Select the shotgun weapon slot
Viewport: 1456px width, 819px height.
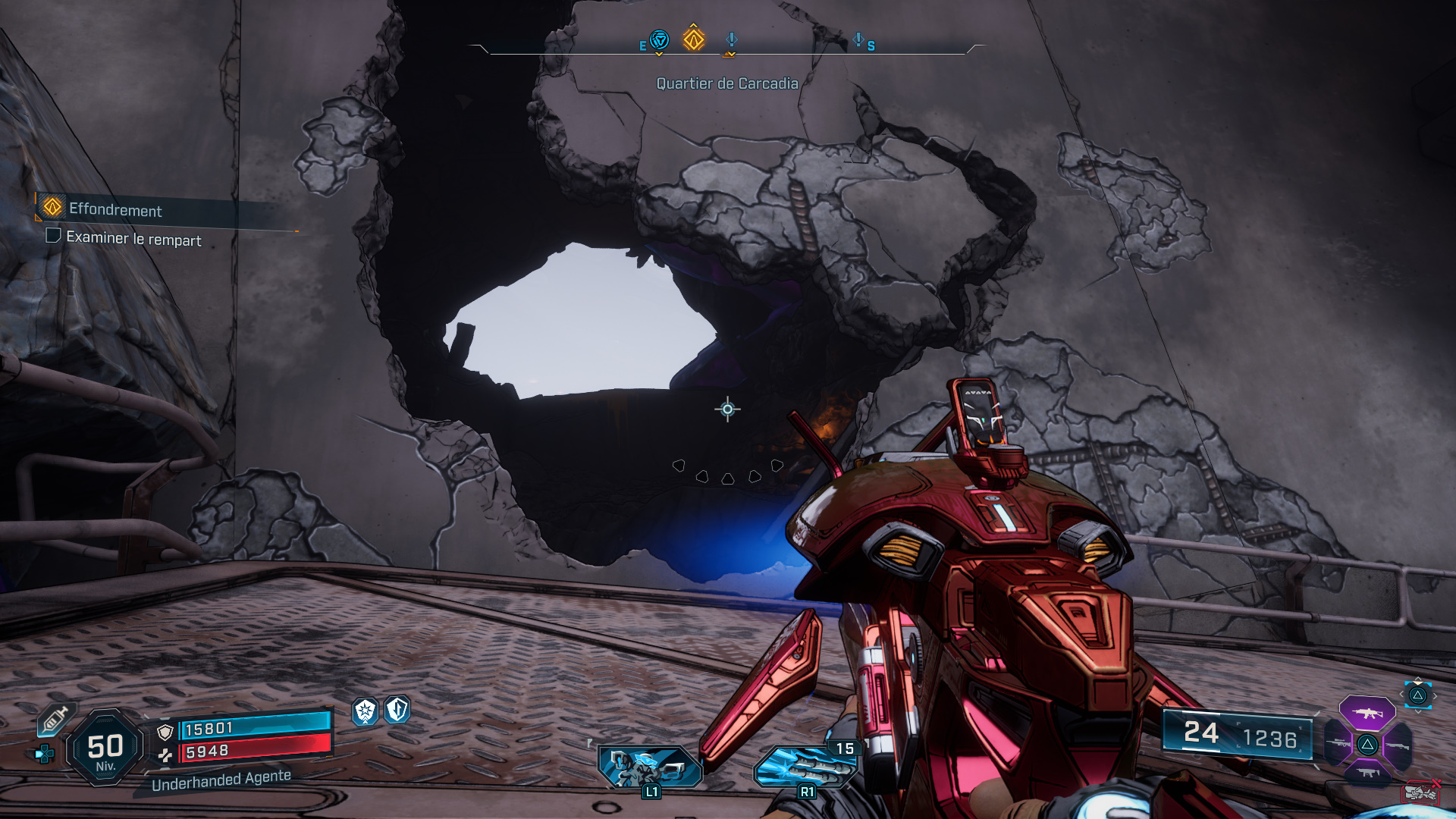pyautogui.click(x=1397, y=746)
